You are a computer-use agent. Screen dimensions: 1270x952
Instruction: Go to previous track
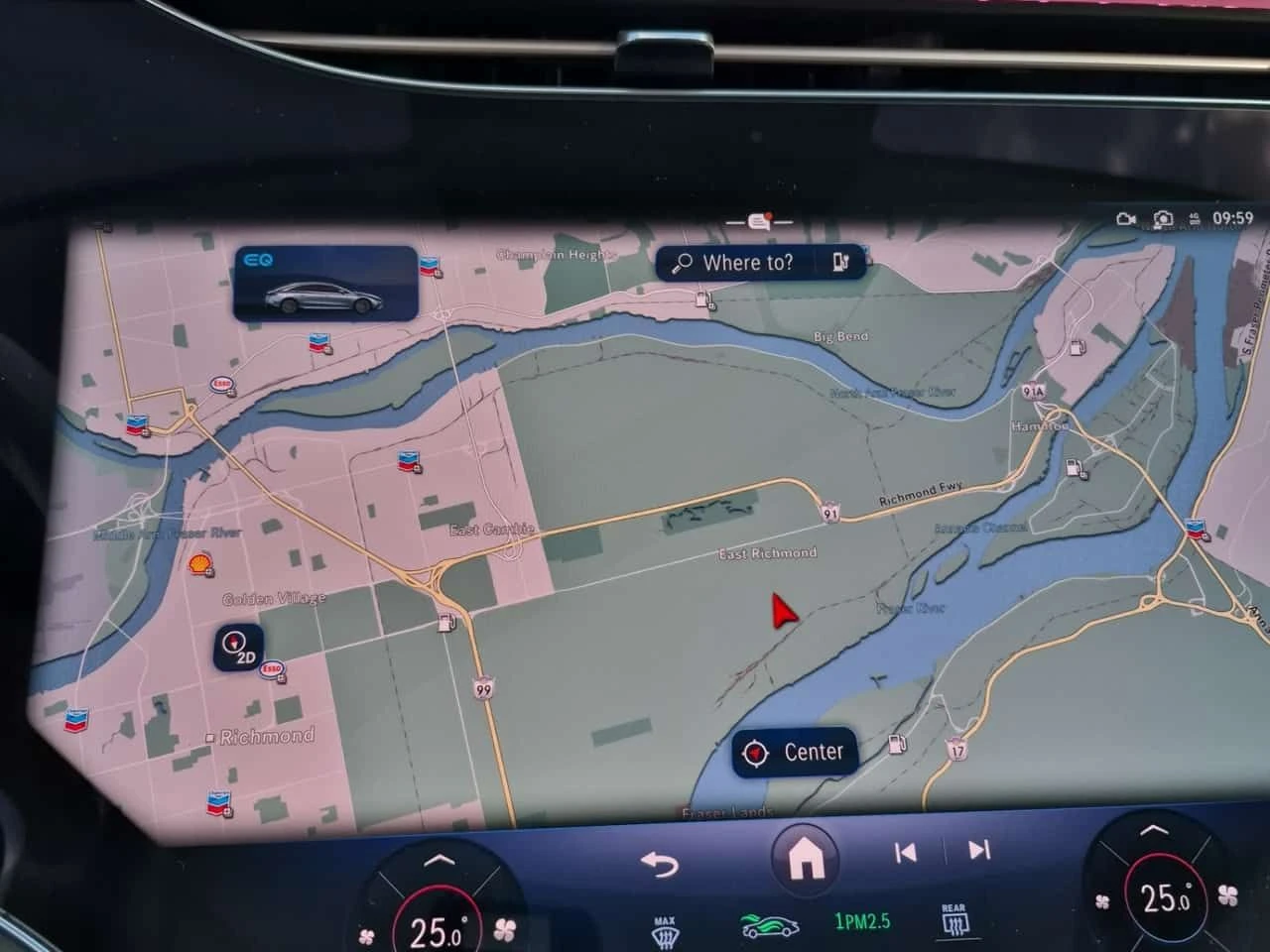[x=908, y=851]
